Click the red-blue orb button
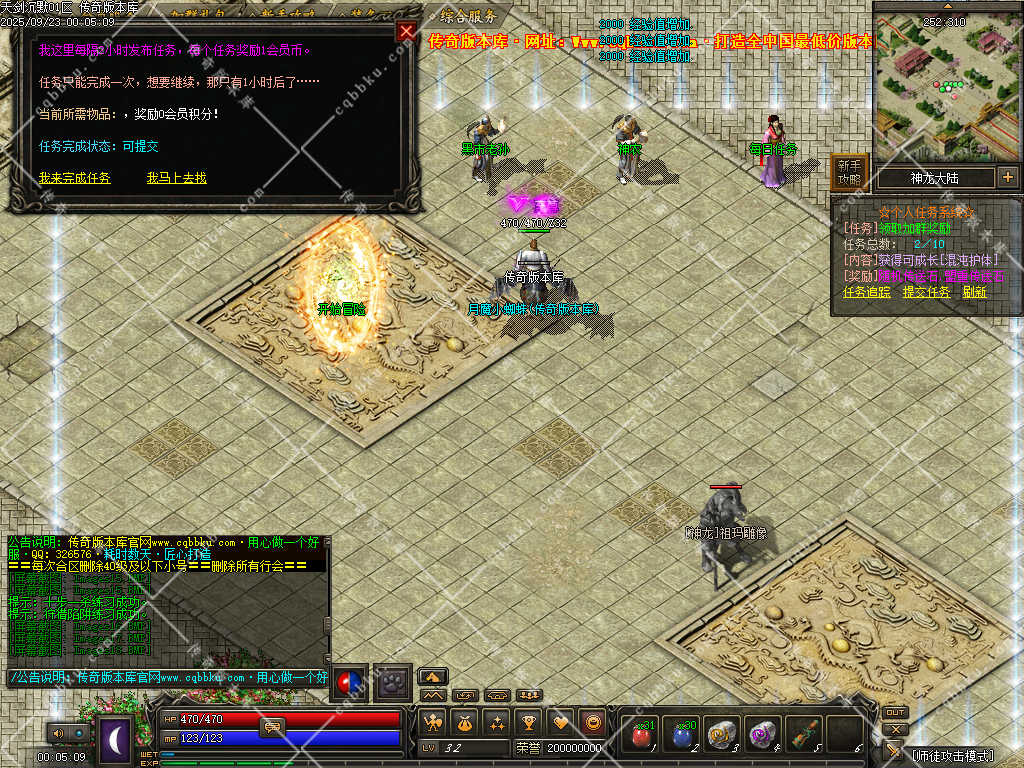Screen dimensions: 1024x768 (x=349, y=682)
